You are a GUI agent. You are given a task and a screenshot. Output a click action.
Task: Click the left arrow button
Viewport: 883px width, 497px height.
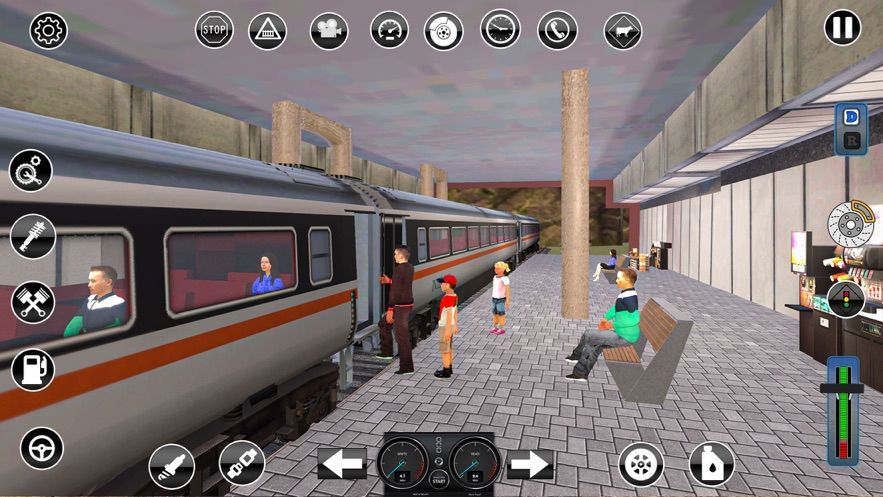pos(342,463)
